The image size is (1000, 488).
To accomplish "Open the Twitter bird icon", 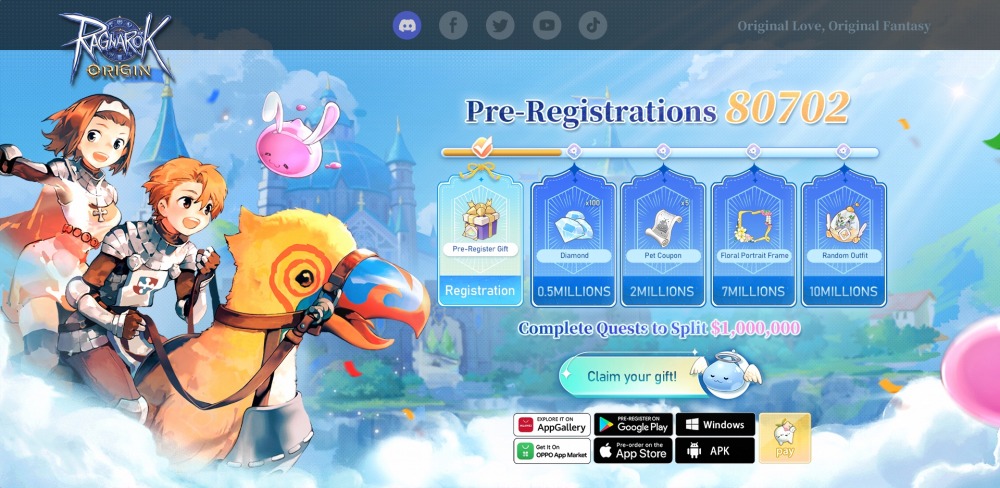I will tap(500, 25).
